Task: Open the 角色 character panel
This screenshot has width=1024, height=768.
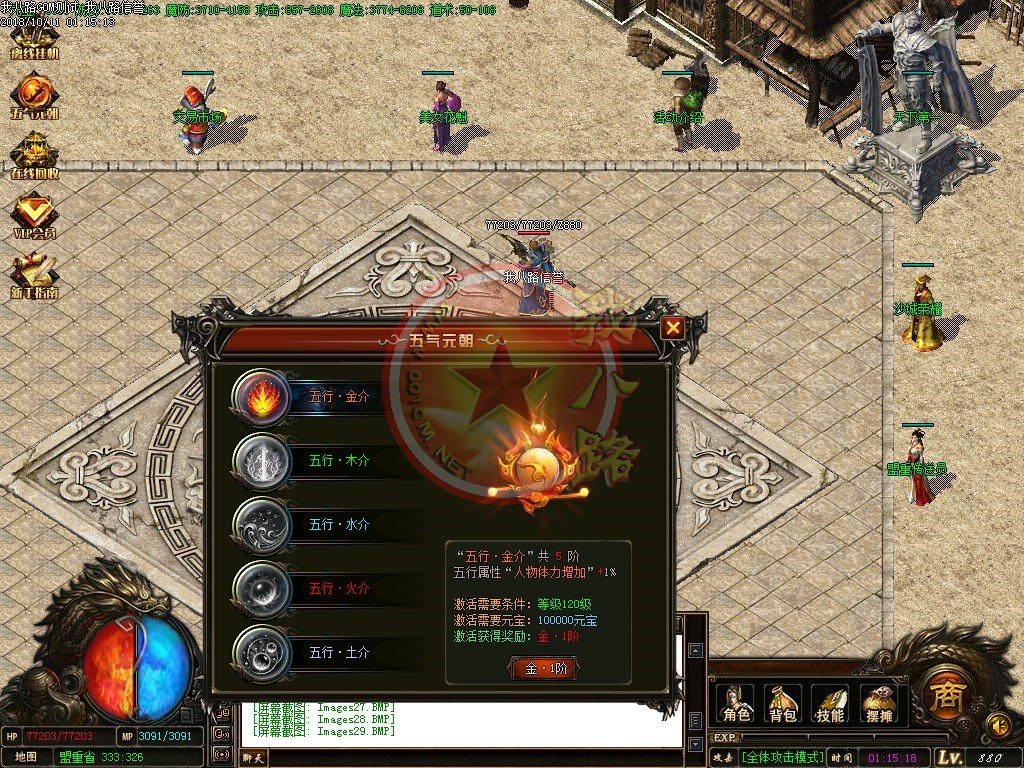Action: (735, 703)
